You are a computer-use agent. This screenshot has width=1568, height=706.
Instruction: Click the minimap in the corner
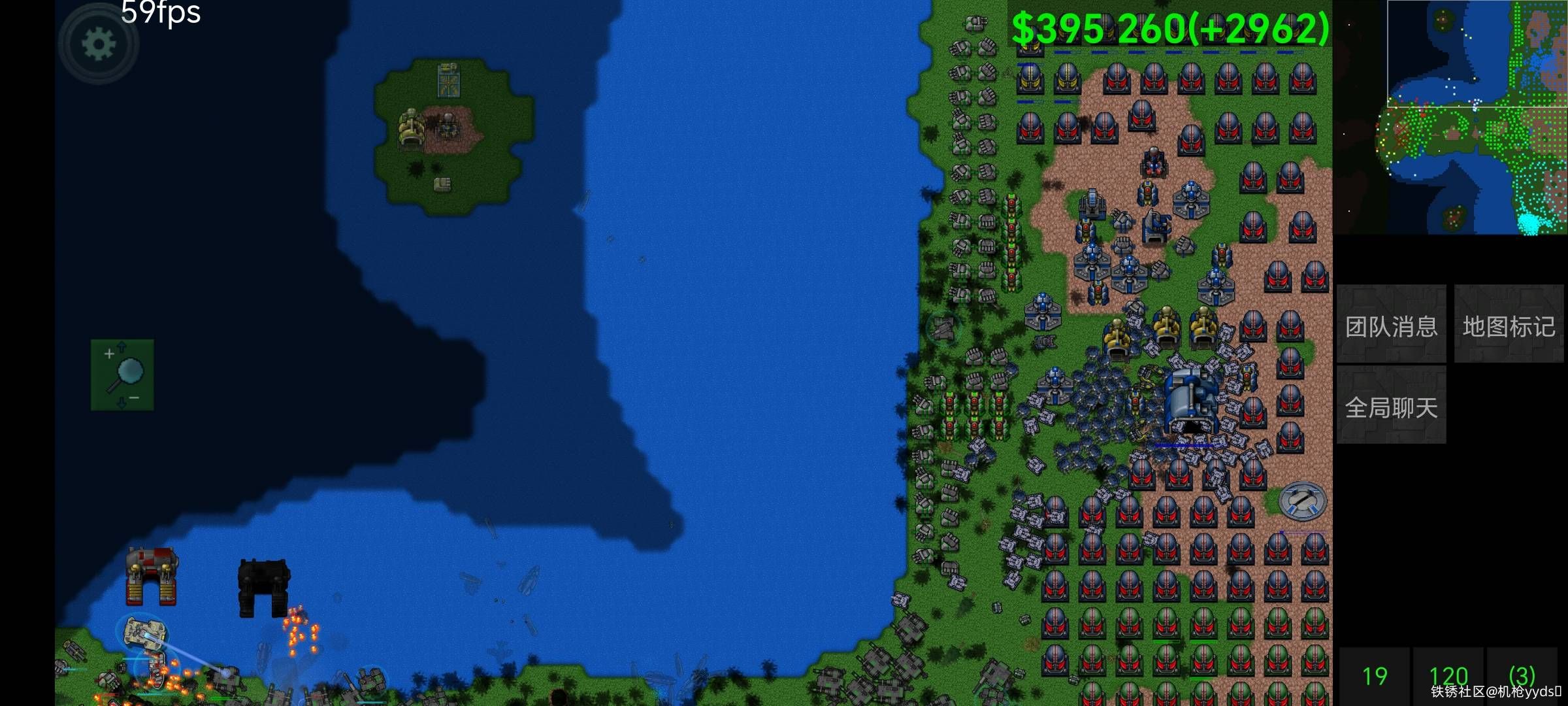pos(1450,118)
